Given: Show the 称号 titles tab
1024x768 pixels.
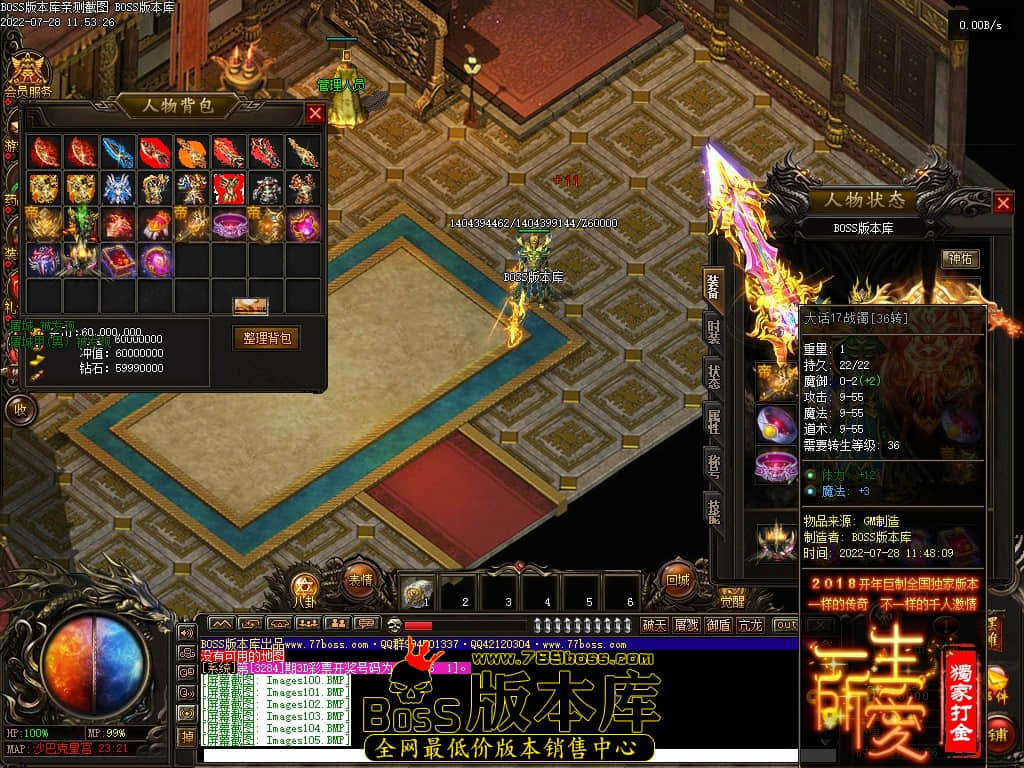Looking at the screenshot, I should 714,465.
